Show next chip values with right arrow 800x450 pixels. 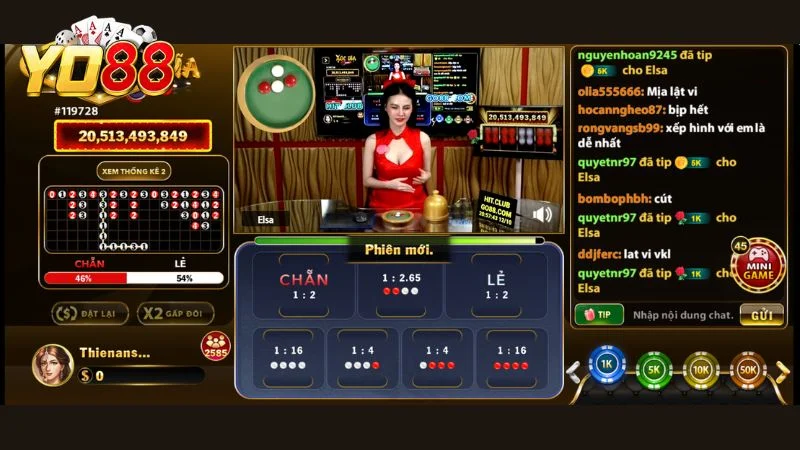(782, 372)
